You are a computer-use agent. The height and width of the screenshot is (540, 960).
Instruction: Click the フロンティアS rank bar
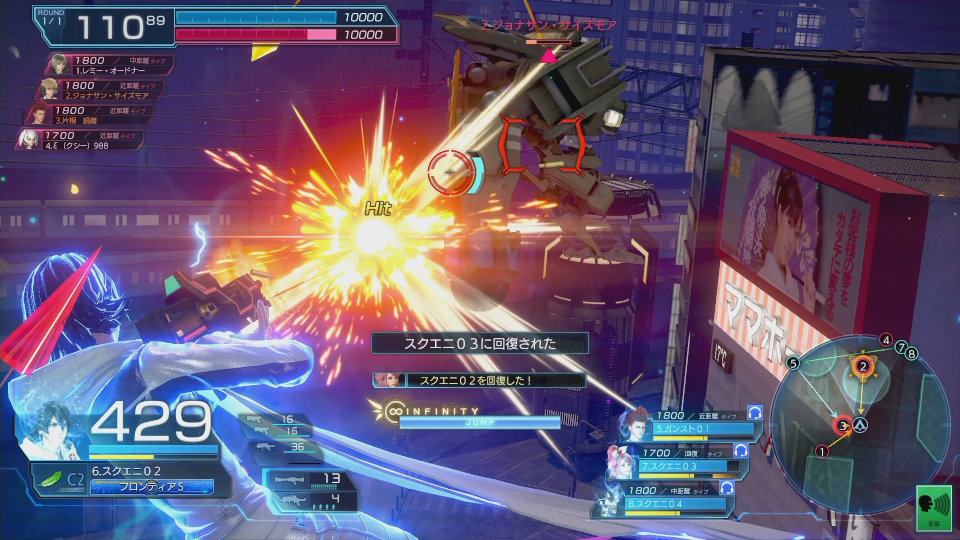[150, 487]
